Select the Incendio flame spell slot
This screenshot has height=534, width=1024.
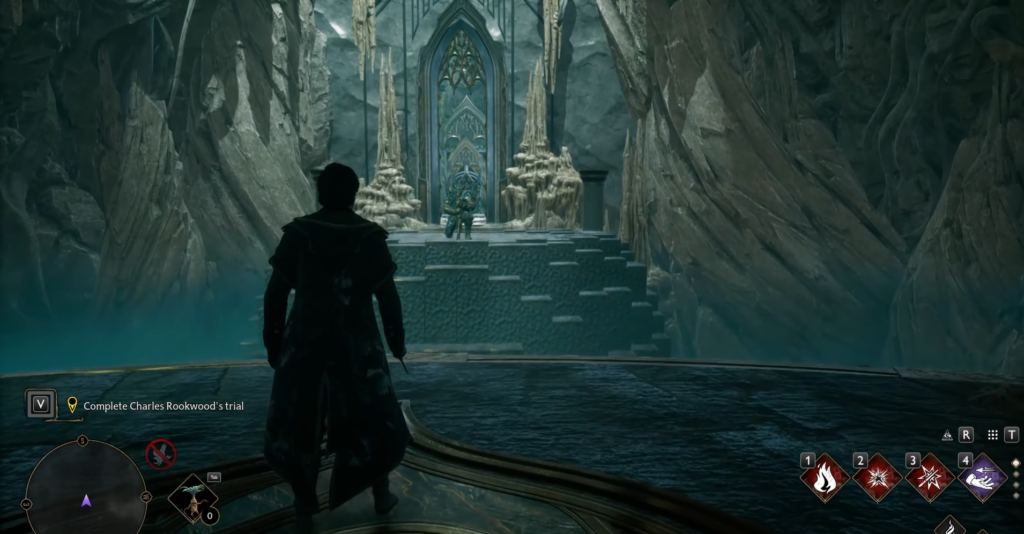825,477
